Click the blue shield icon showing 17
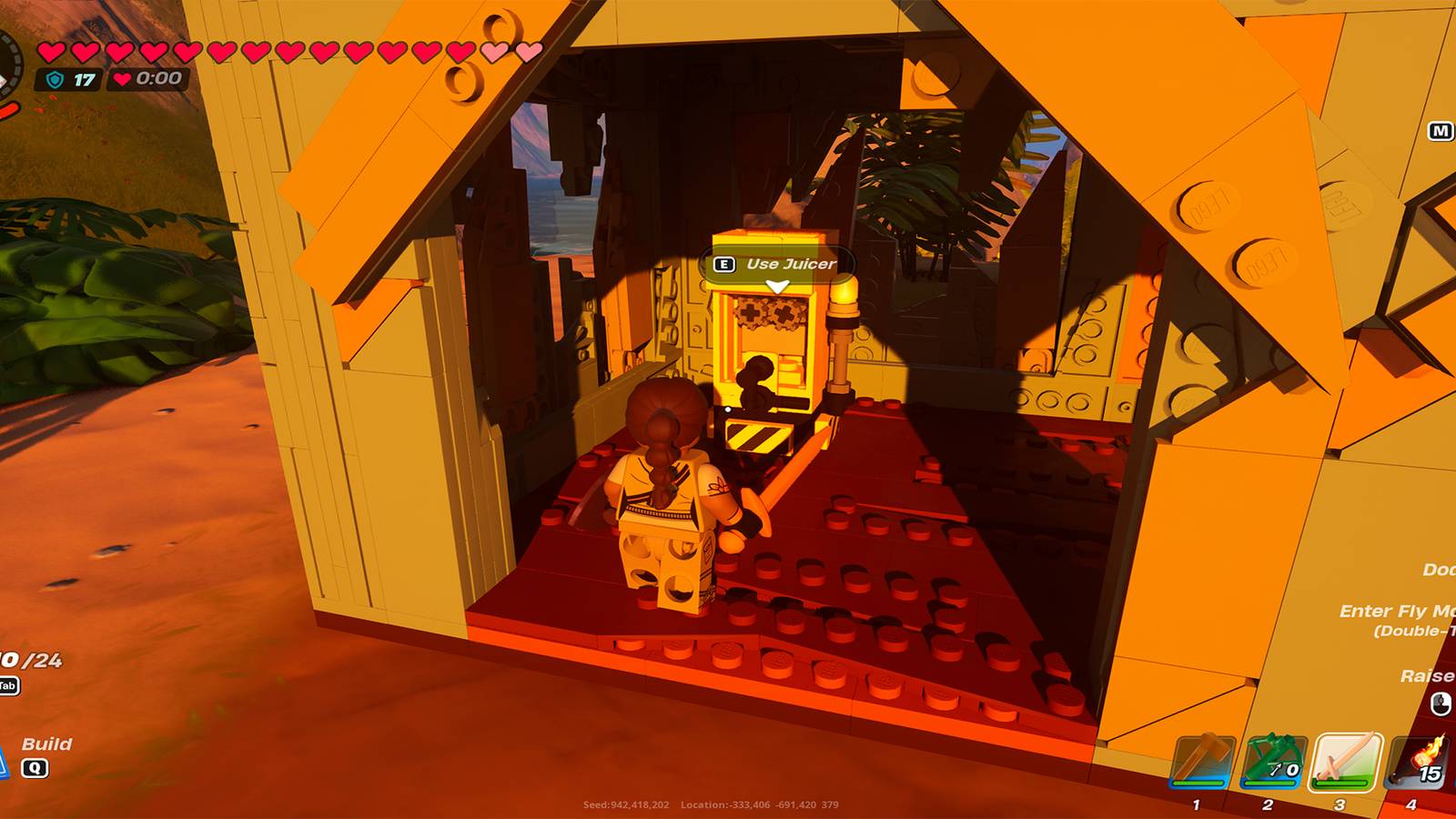The image size is (1456, 819). pyautogui.click(x=55, y=79)
